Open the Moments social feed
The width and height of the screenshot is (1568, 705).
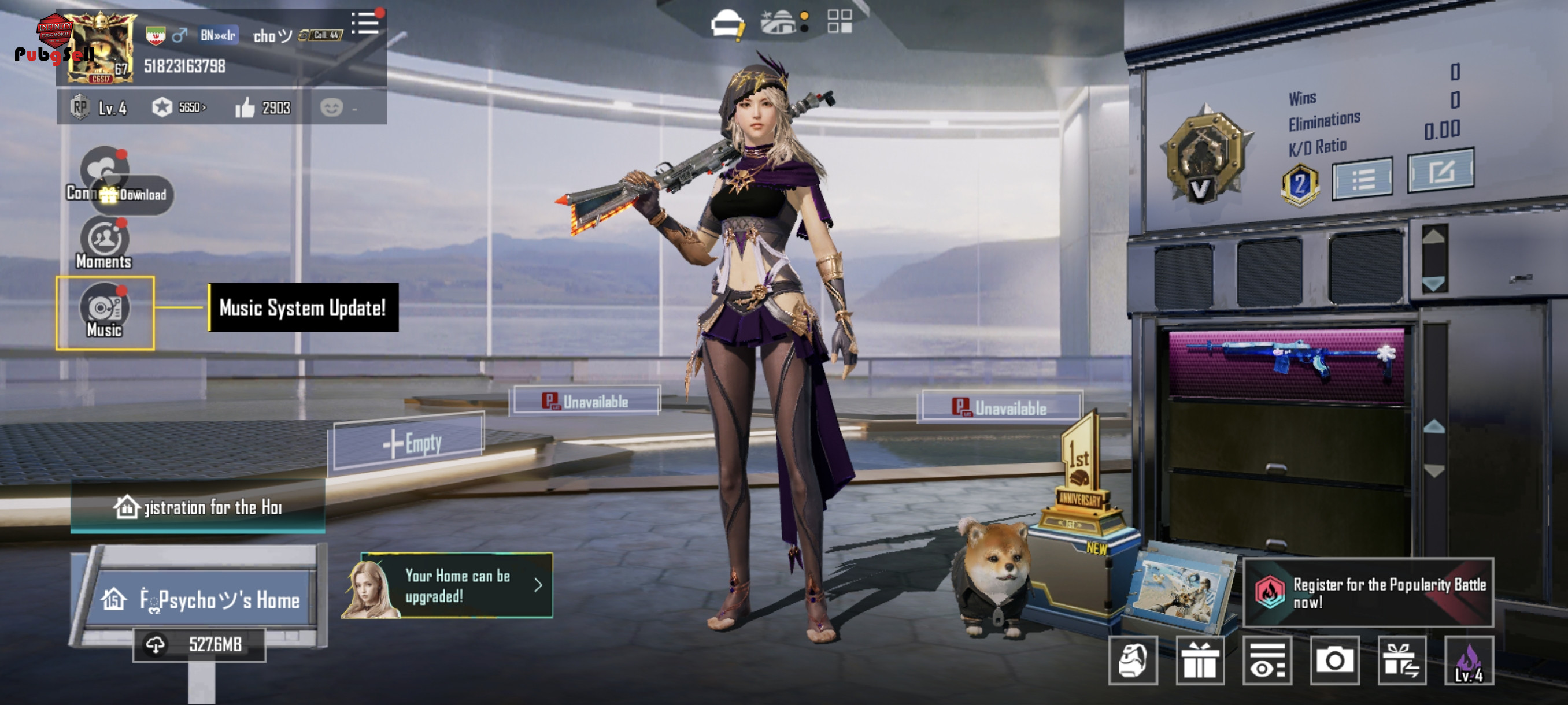pos(105,243)
